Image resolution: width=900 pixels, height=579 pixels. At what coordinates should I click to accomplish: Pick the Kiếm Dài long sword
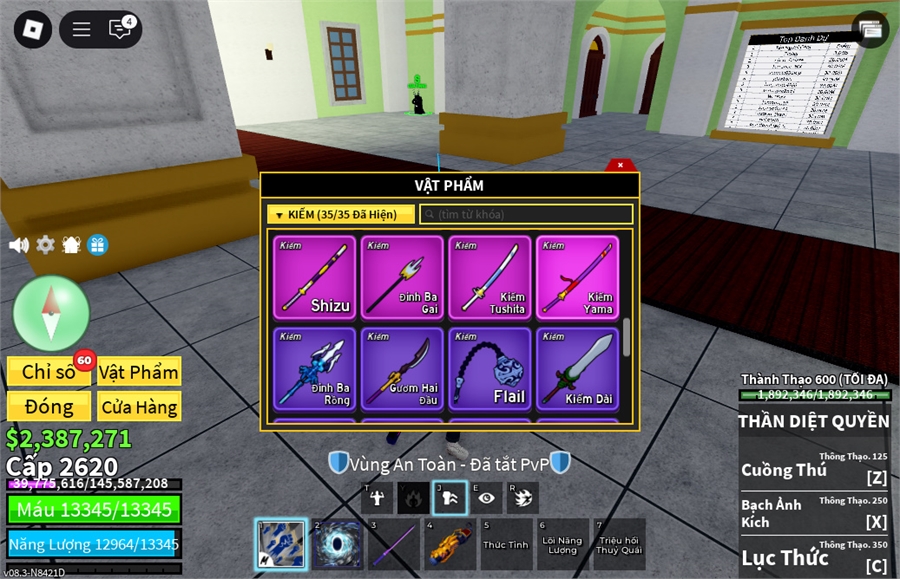click(578, 369)
